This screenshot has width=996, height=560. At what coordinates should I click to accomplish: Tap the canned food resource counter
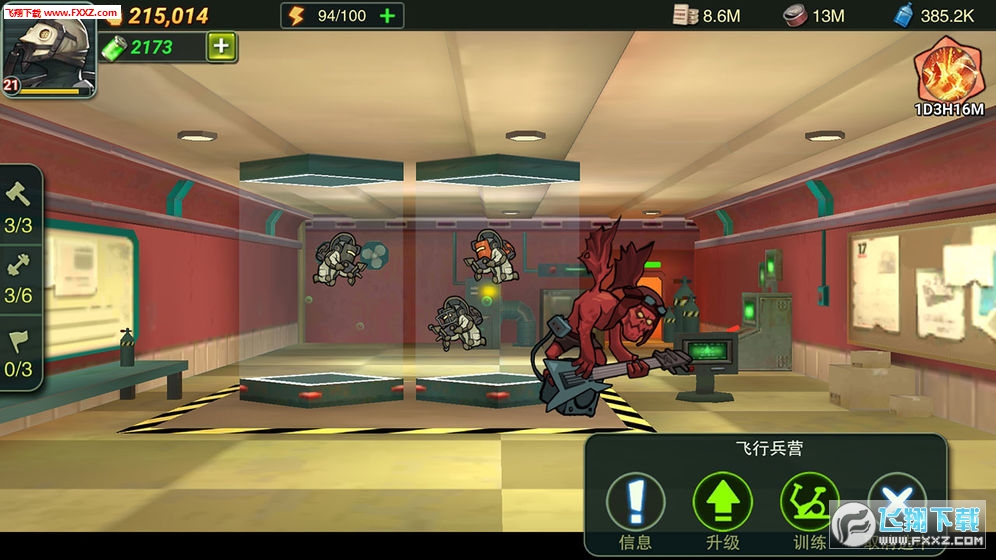[813, 15]
